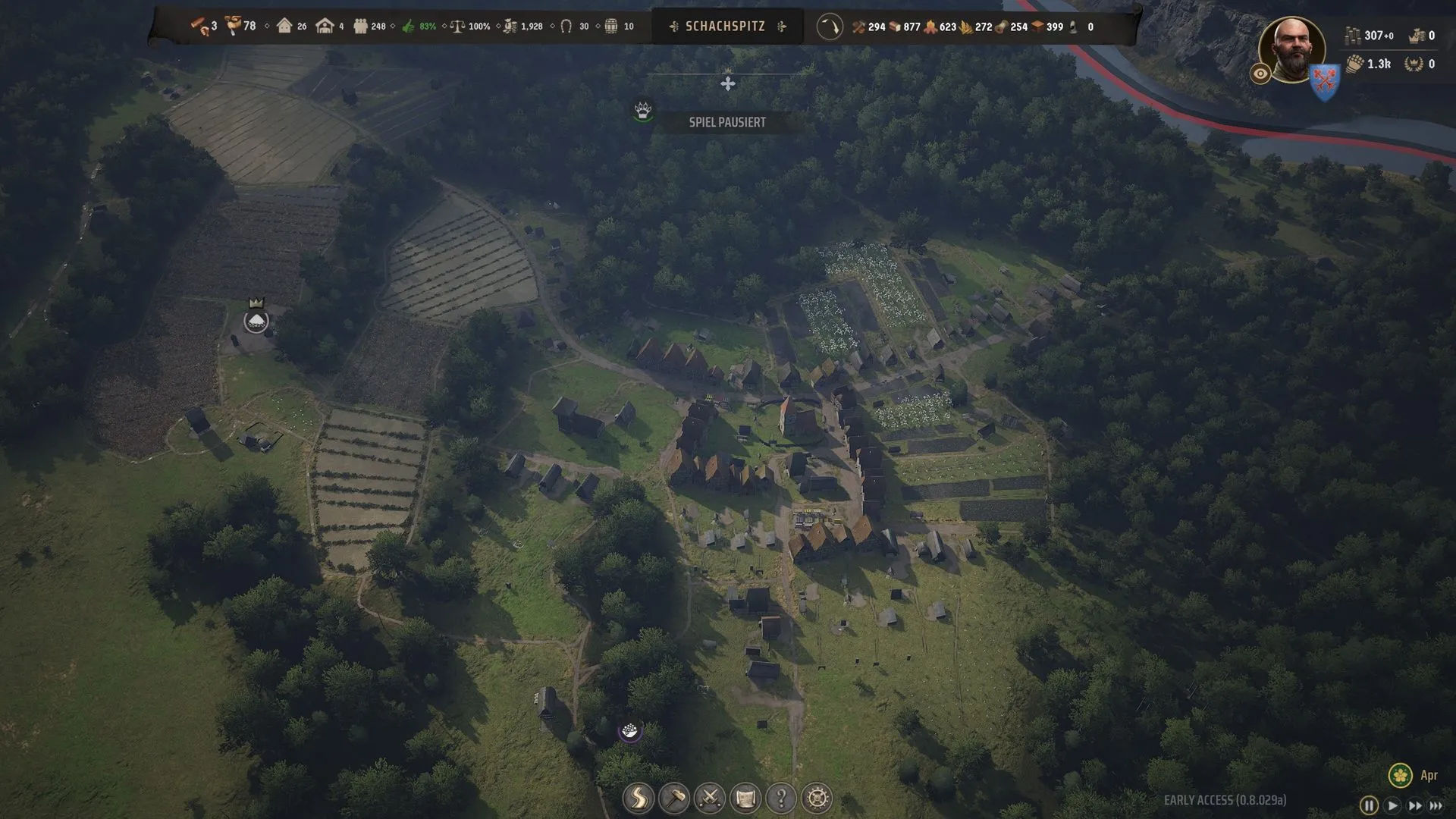Click the blue coat of arms shield
The image size is (1456, 819).
(x=1325, y=81)
